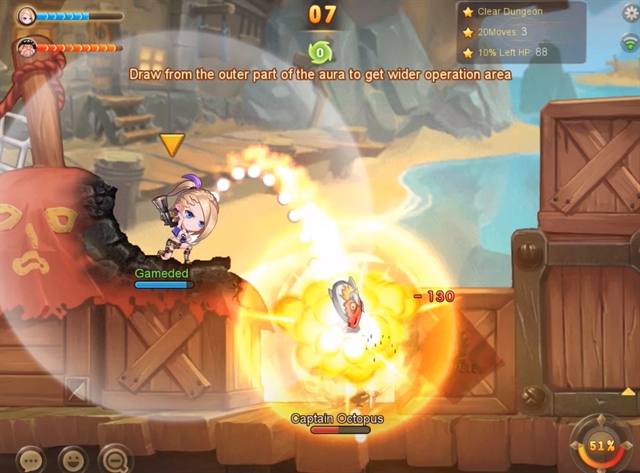The height and width of the screenshot is (473, 640).
Task: Click the Clear Dungeon objectives panel
Action: pyautogui.click(x=521, y=32)
